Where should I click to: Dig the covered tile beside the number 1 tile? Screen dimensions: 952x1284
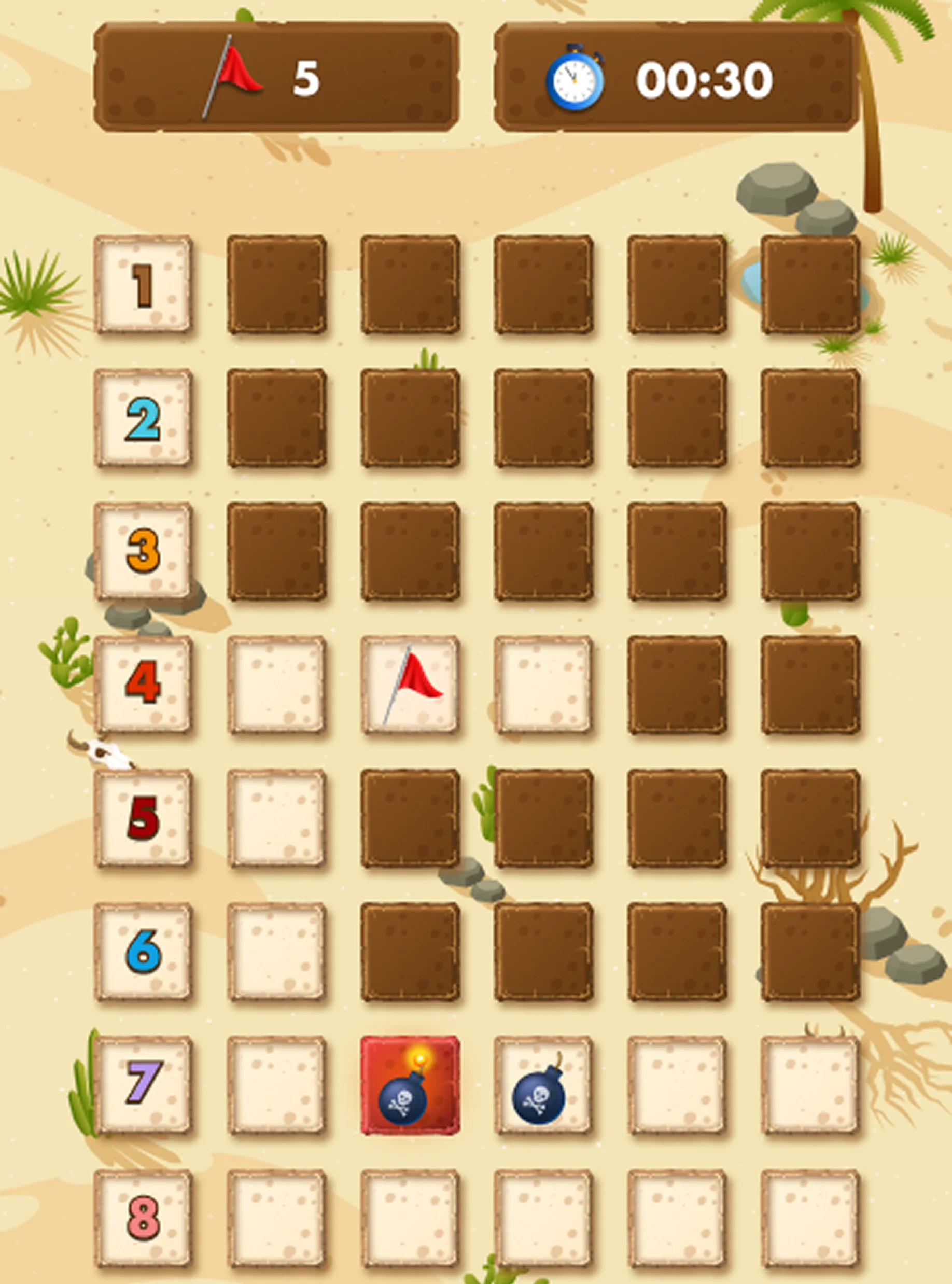tap(276, 285)
